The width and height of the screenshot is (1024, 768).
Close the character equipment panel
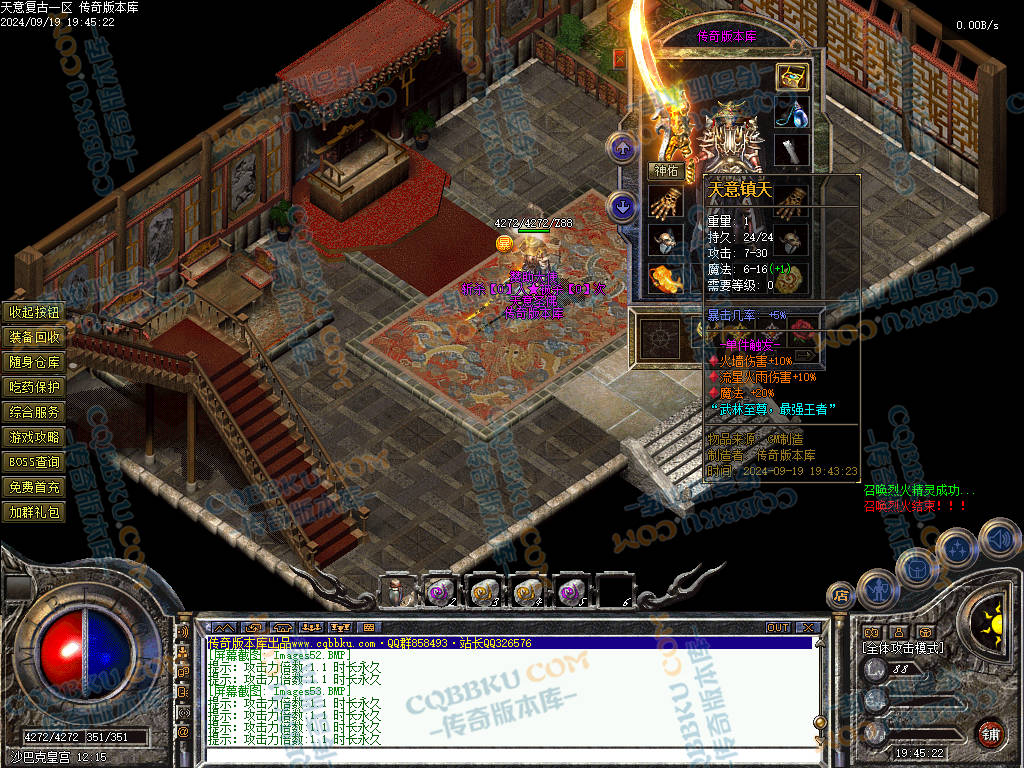tap(619, 58)
